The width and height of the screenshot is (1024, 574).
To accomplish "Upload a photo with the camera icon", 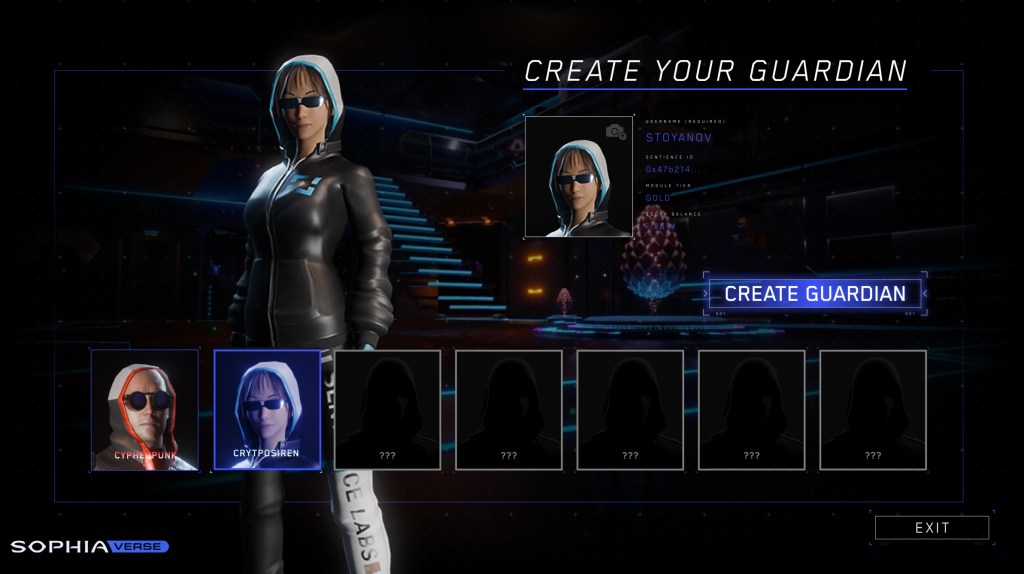I will 616,131.
